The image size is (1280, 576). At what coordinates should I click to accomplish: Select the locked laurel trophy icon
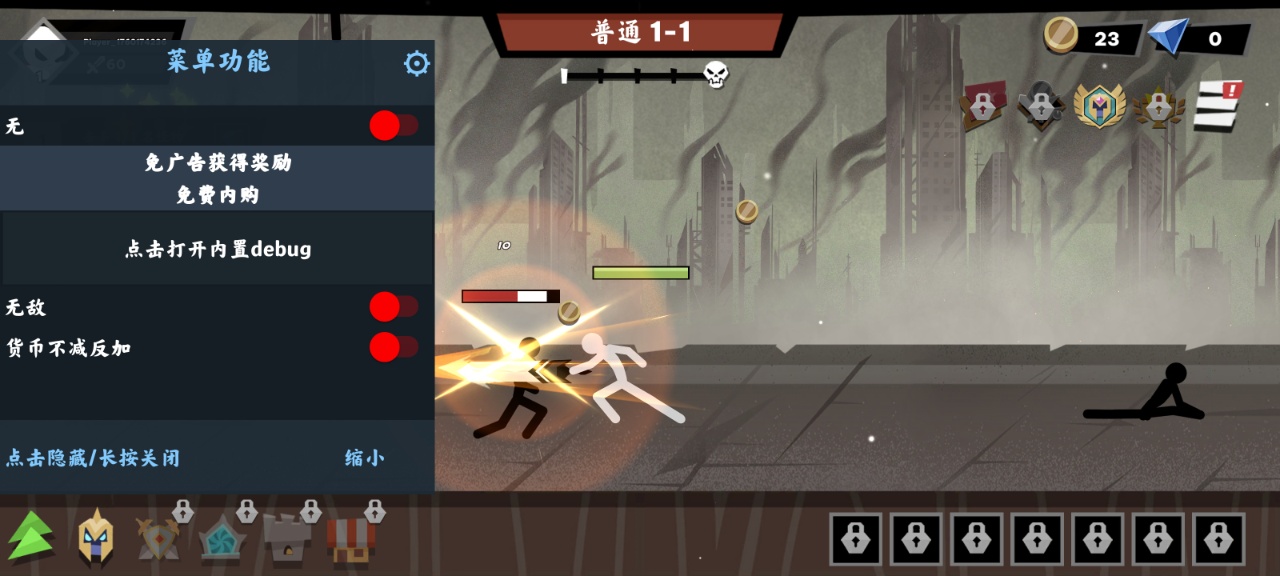click(x=1159, y=106)
